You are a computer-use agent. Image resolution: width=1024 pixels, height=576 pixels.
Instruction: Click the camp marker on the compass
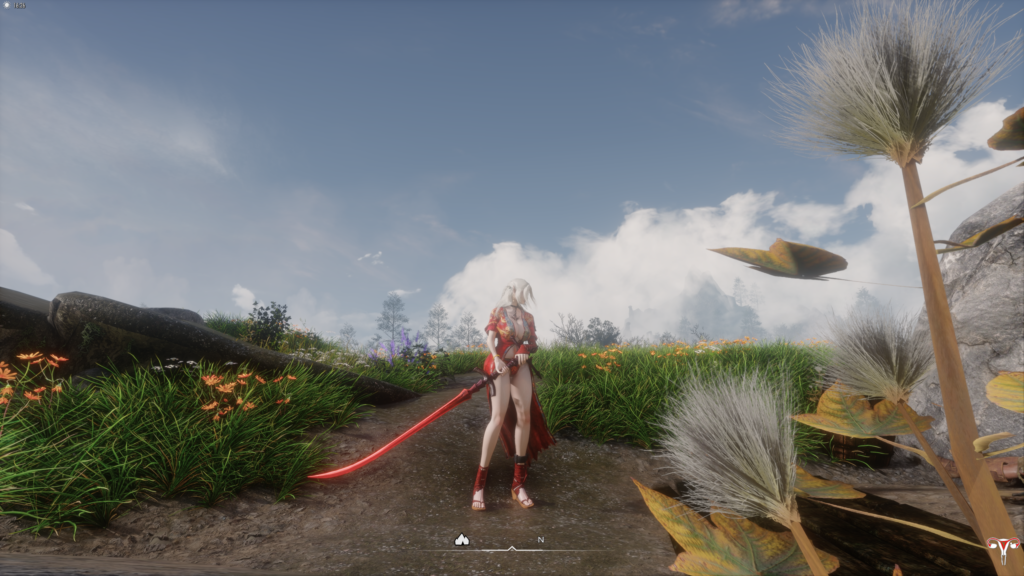[461, 540]
